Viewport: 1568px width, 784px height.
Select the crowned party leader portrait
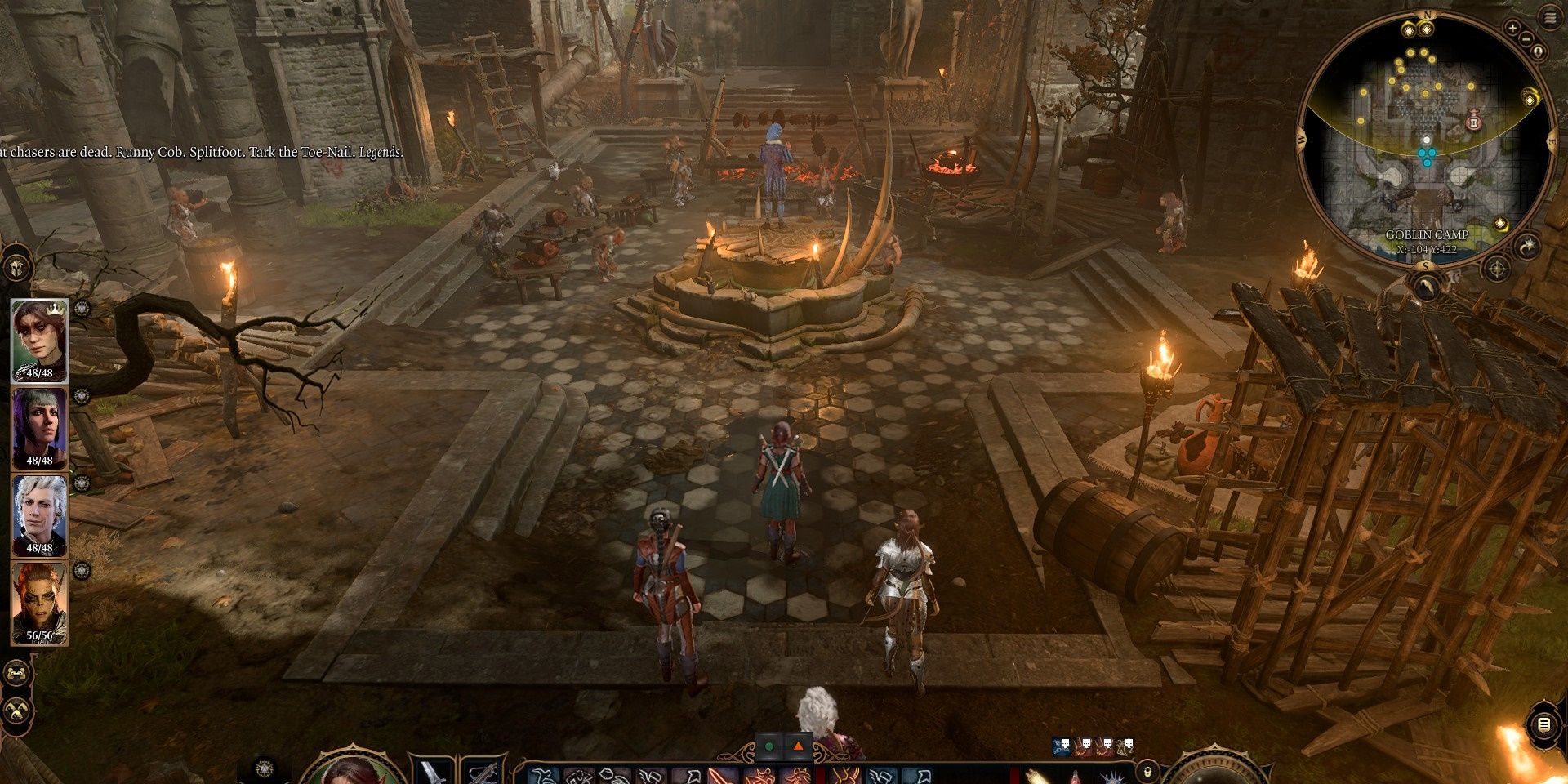(39, 340)
